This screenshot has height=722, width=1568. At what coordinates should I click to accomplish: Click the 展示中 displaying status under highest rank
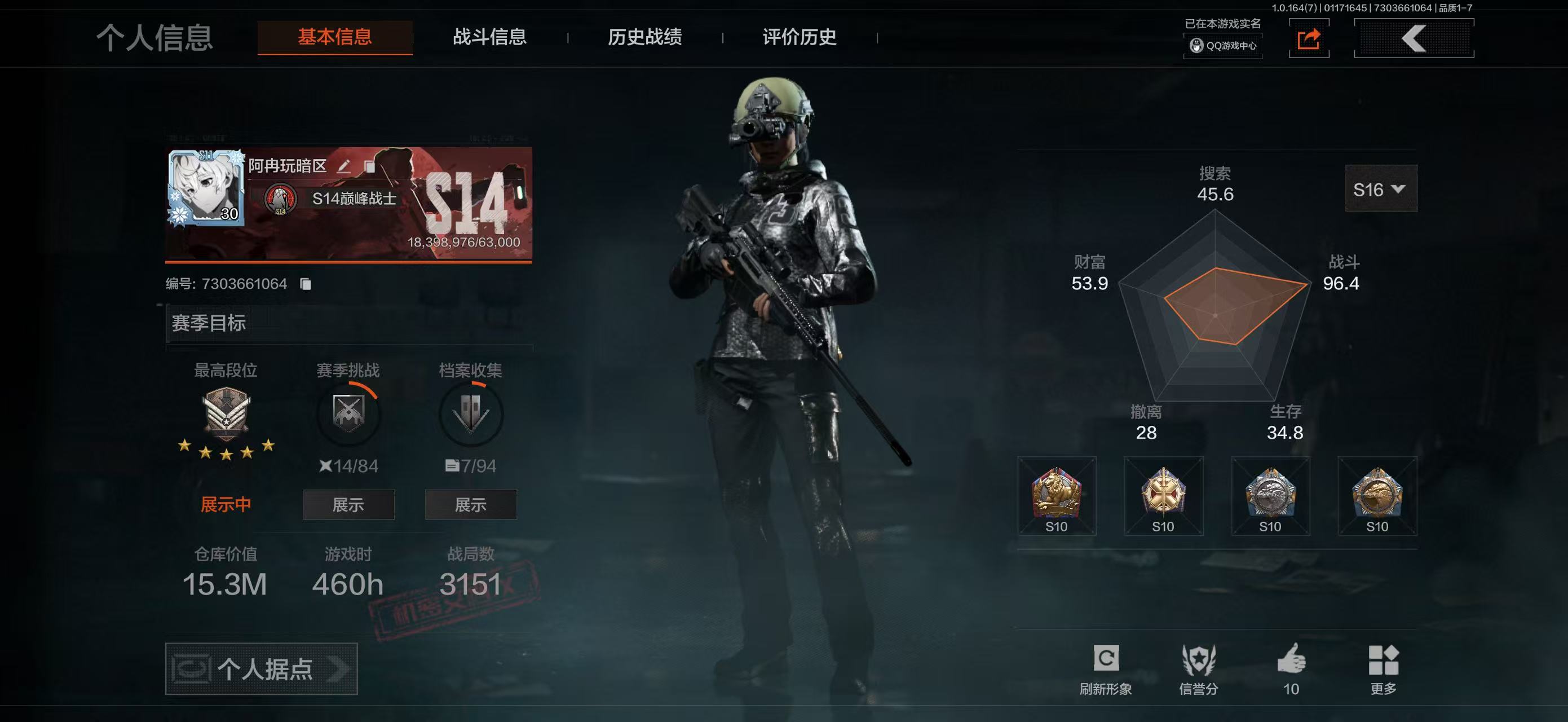pyautogui.click(x=225, y=504)
